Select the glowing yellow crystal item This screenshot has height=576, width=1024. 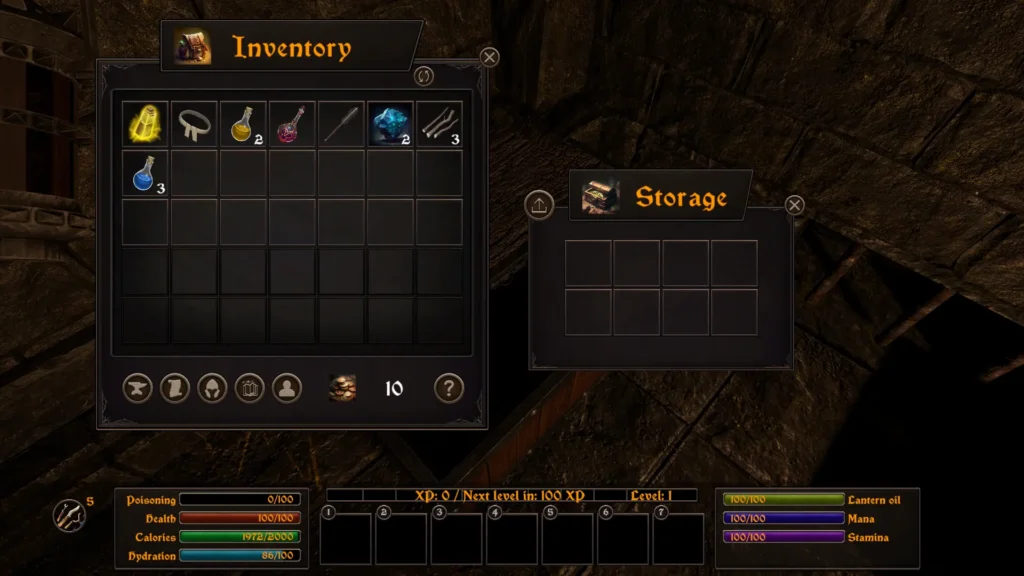[x=146, y=124]
